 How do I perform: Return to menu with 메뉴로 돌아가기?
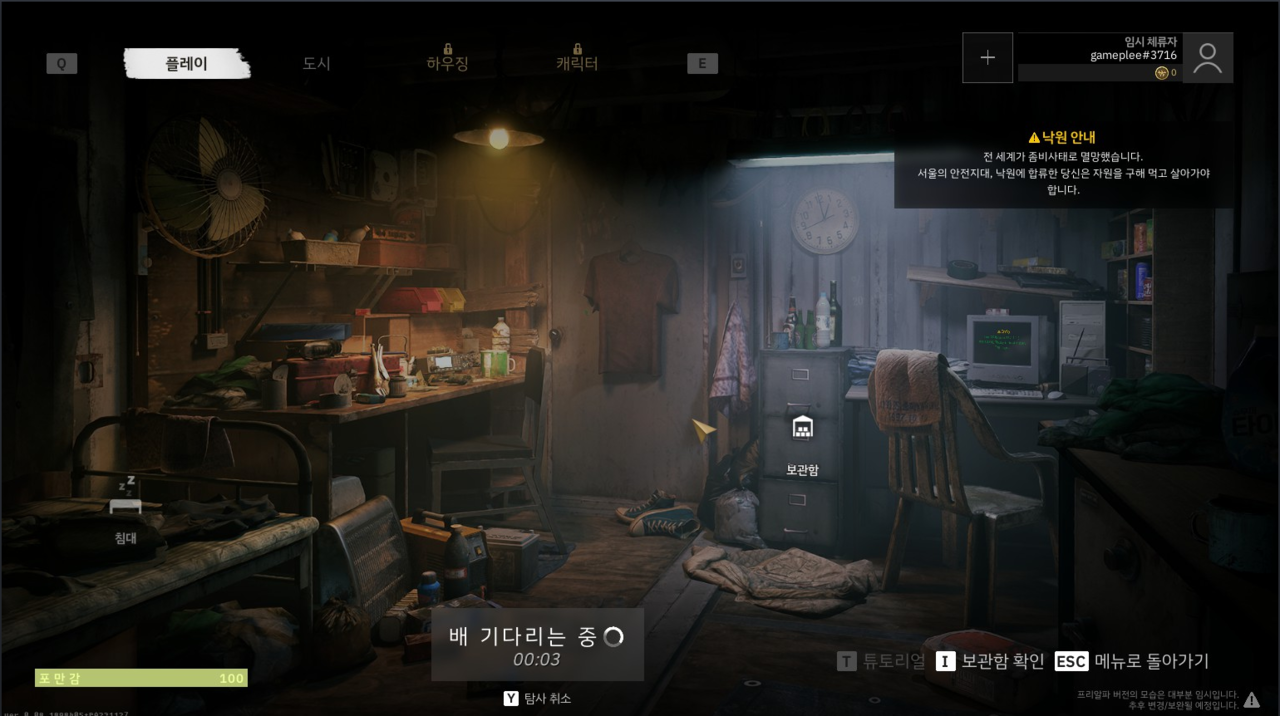coord(1132,661)
